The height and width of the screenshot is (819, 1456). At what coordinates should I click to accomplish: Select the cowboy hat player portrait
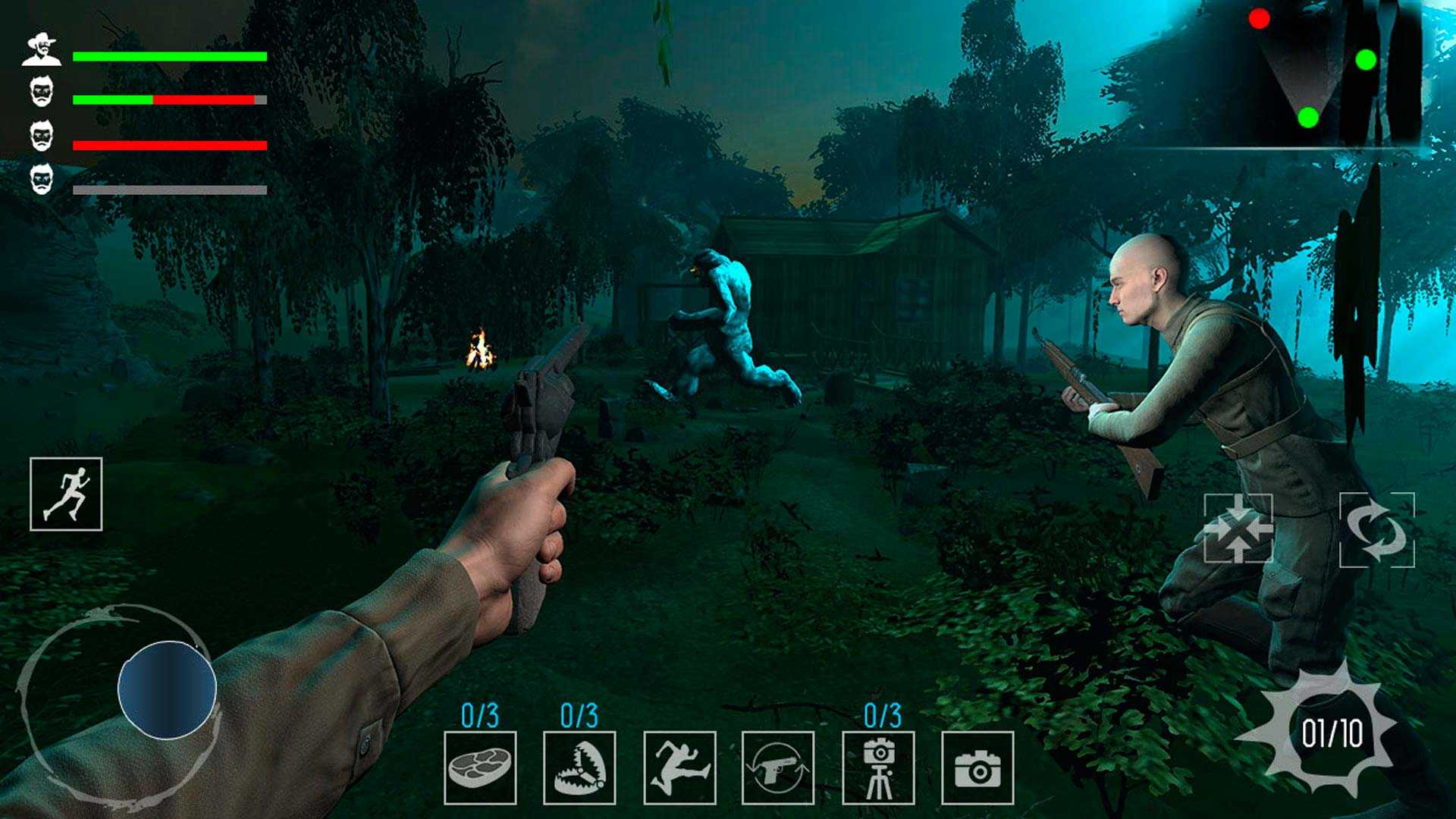tap(41, 50)
